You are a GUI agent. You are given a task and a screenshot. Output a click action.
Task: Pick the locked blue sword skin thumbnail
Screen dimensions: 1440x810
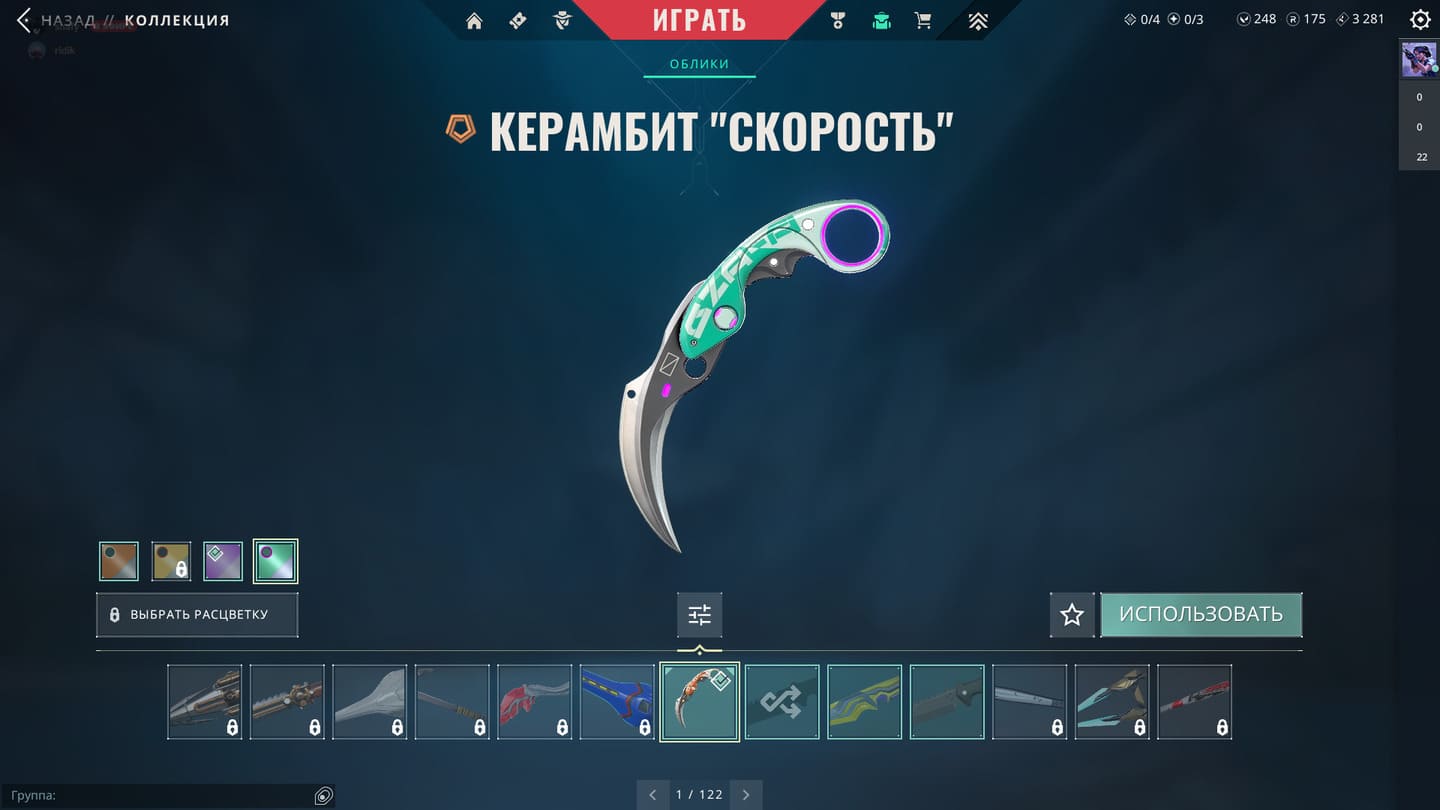[617, 702]
